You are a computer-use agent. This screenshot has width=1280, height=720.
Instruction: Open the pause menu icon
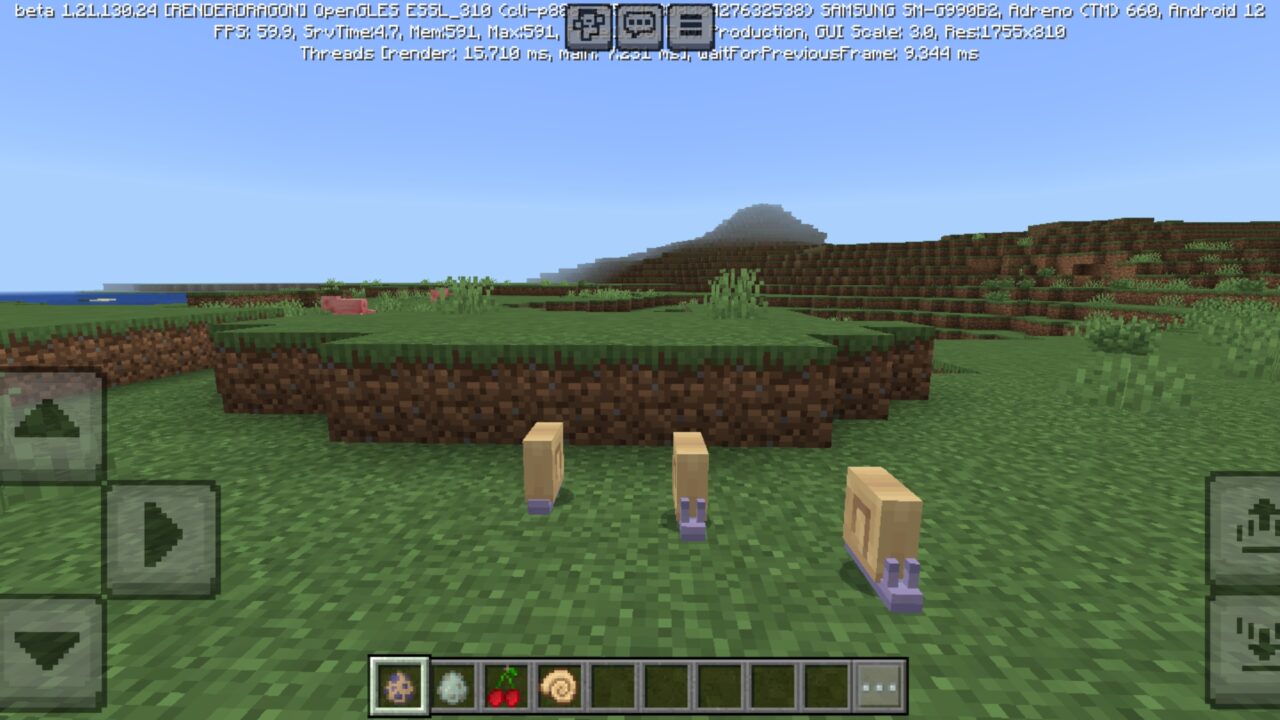click(689, 26)
